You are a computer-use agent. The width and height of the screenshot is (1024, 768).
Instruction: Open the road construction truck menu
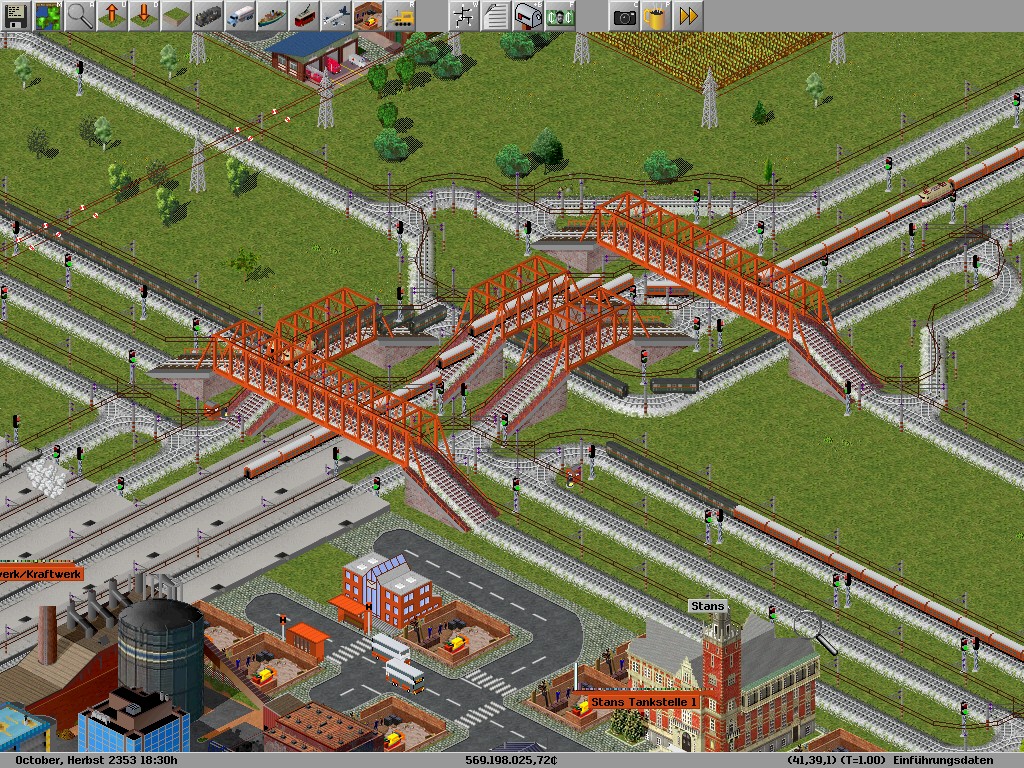coord(240,16)
